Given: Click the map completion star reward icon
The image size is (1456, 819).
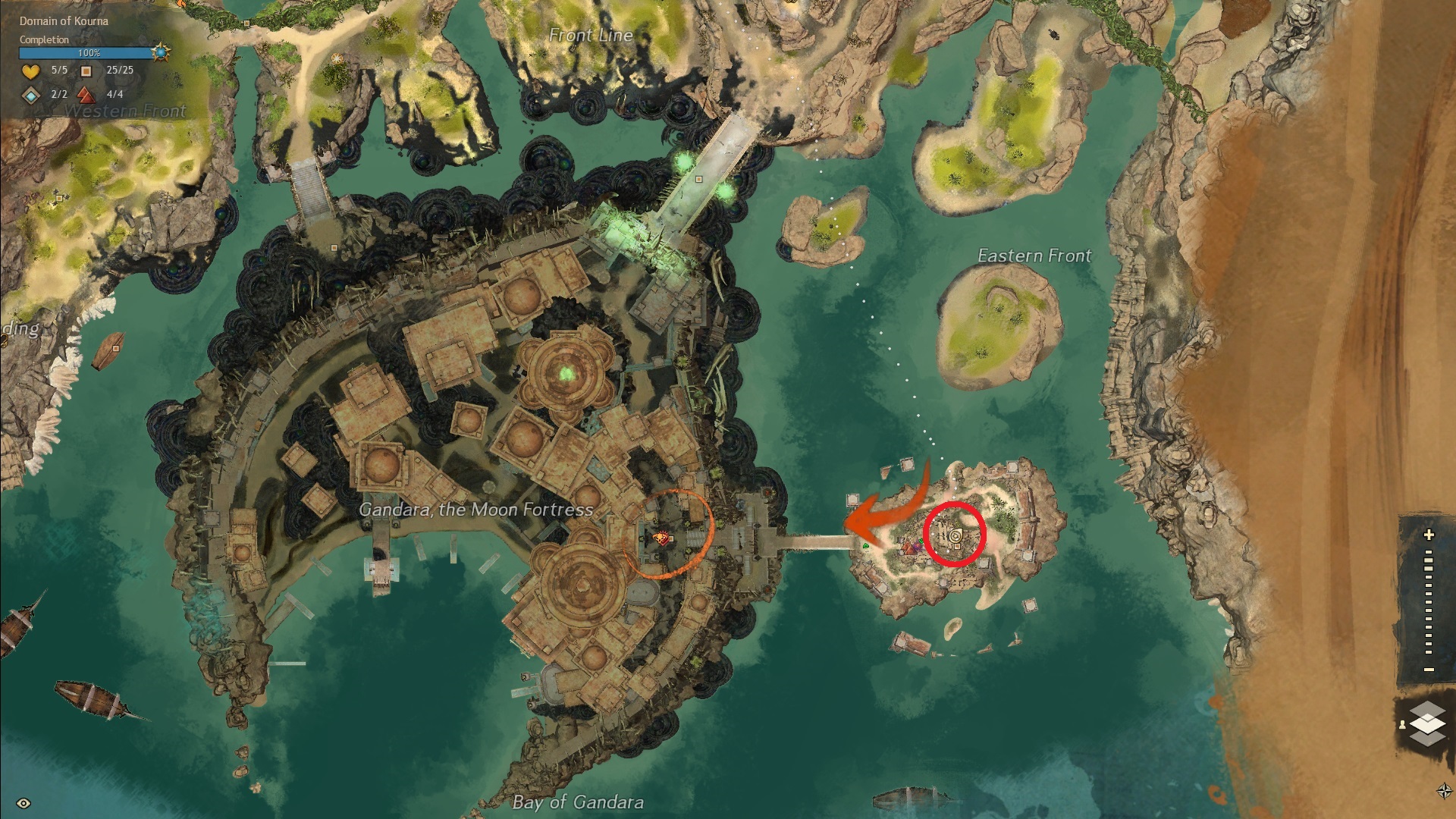Looking at the screenshot, I should [160, 52].
